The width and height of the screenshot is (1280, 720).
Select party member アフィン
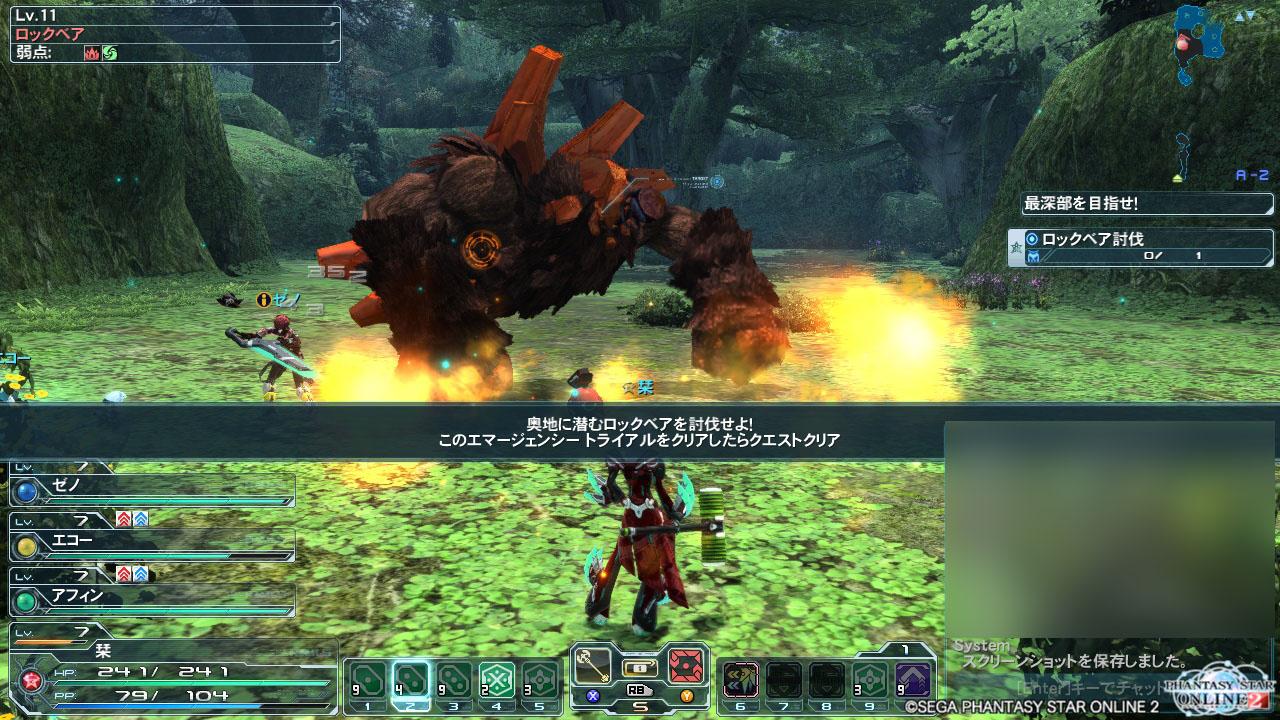click(x=153, y=600)
